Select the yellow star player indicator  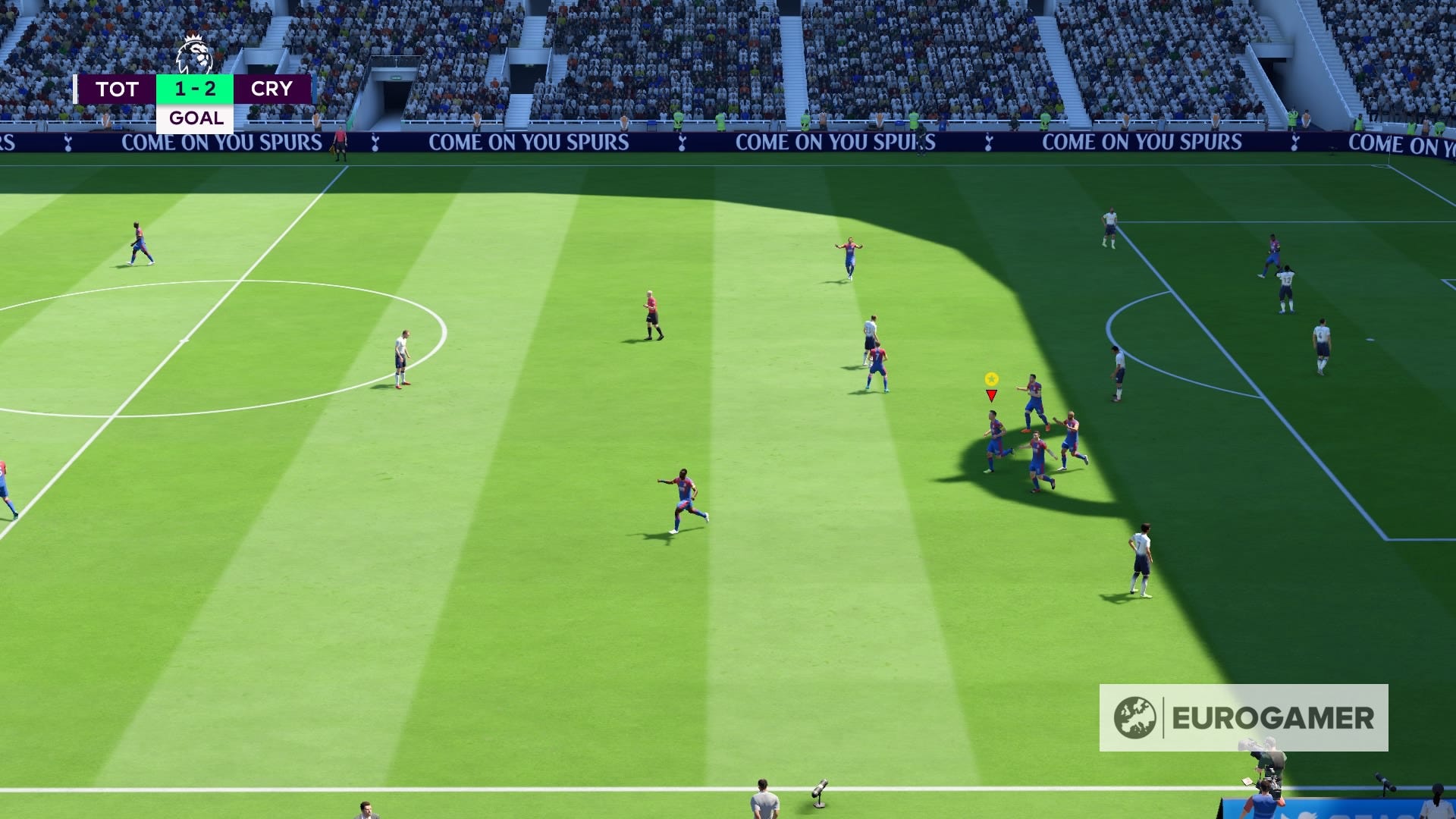click(991, 377)
